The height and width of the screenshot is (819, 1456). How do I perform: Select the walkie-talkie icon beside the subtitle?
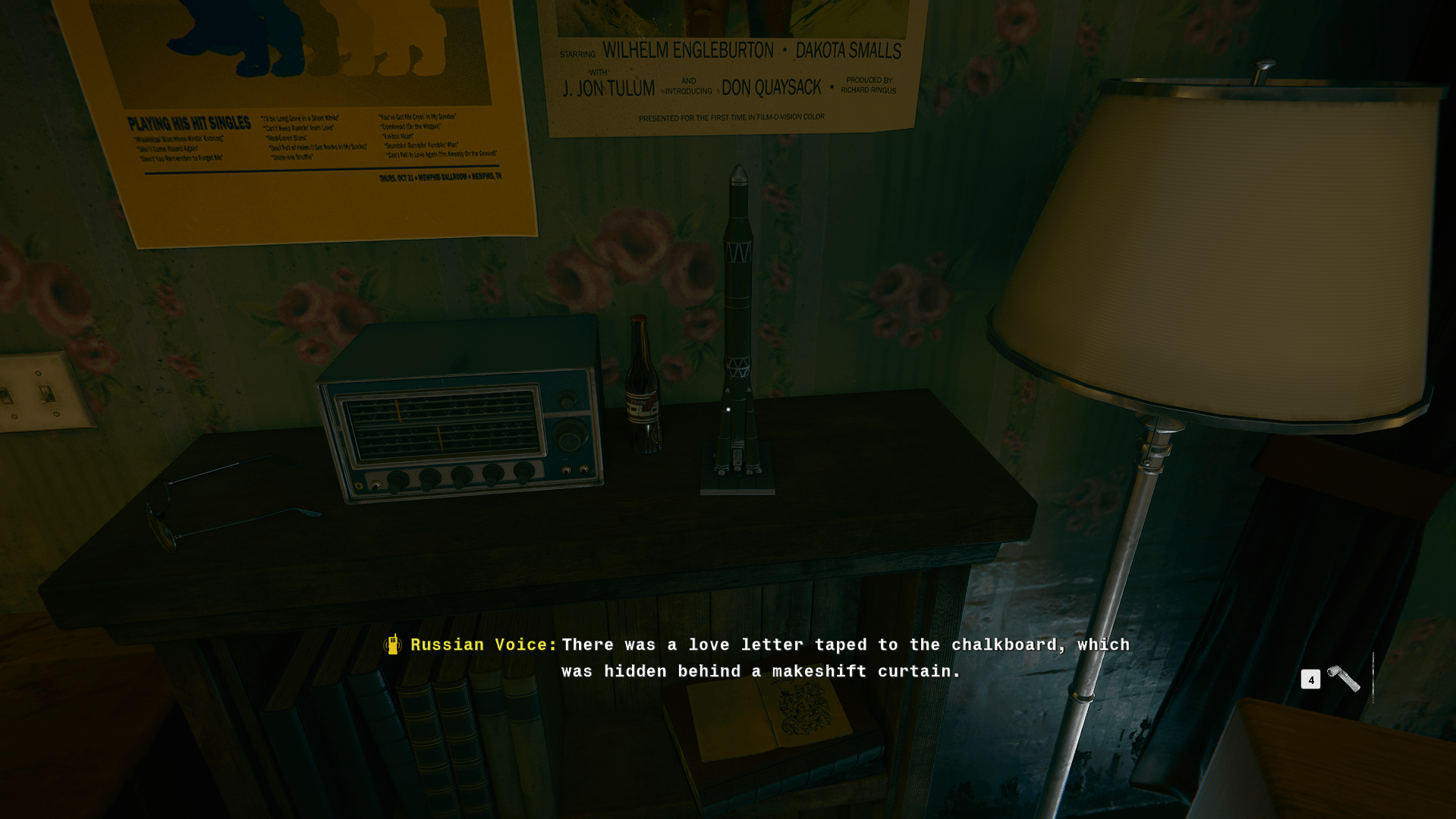tap(392, 645)
